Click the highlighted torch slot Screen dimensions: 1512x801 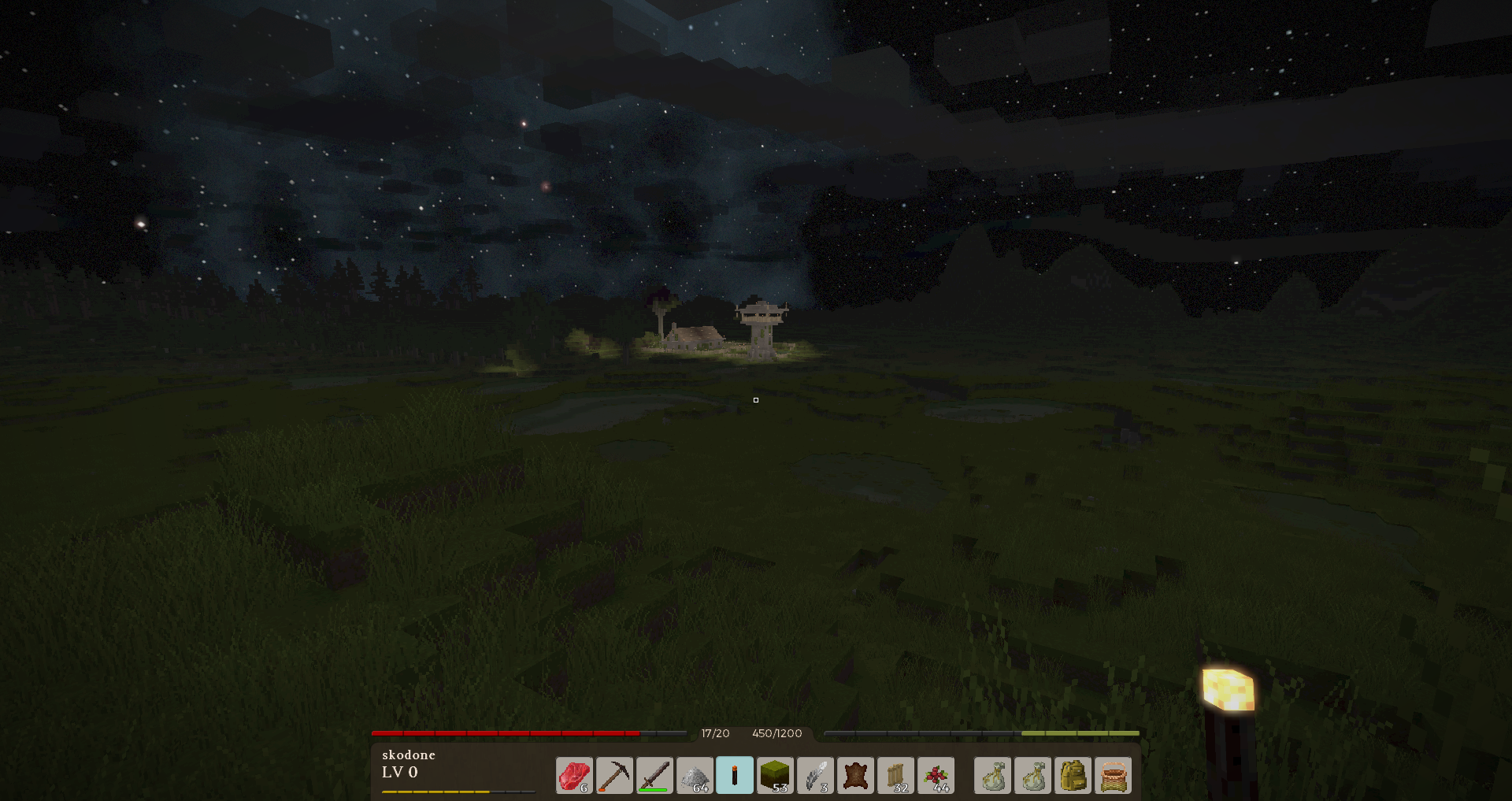735,776
